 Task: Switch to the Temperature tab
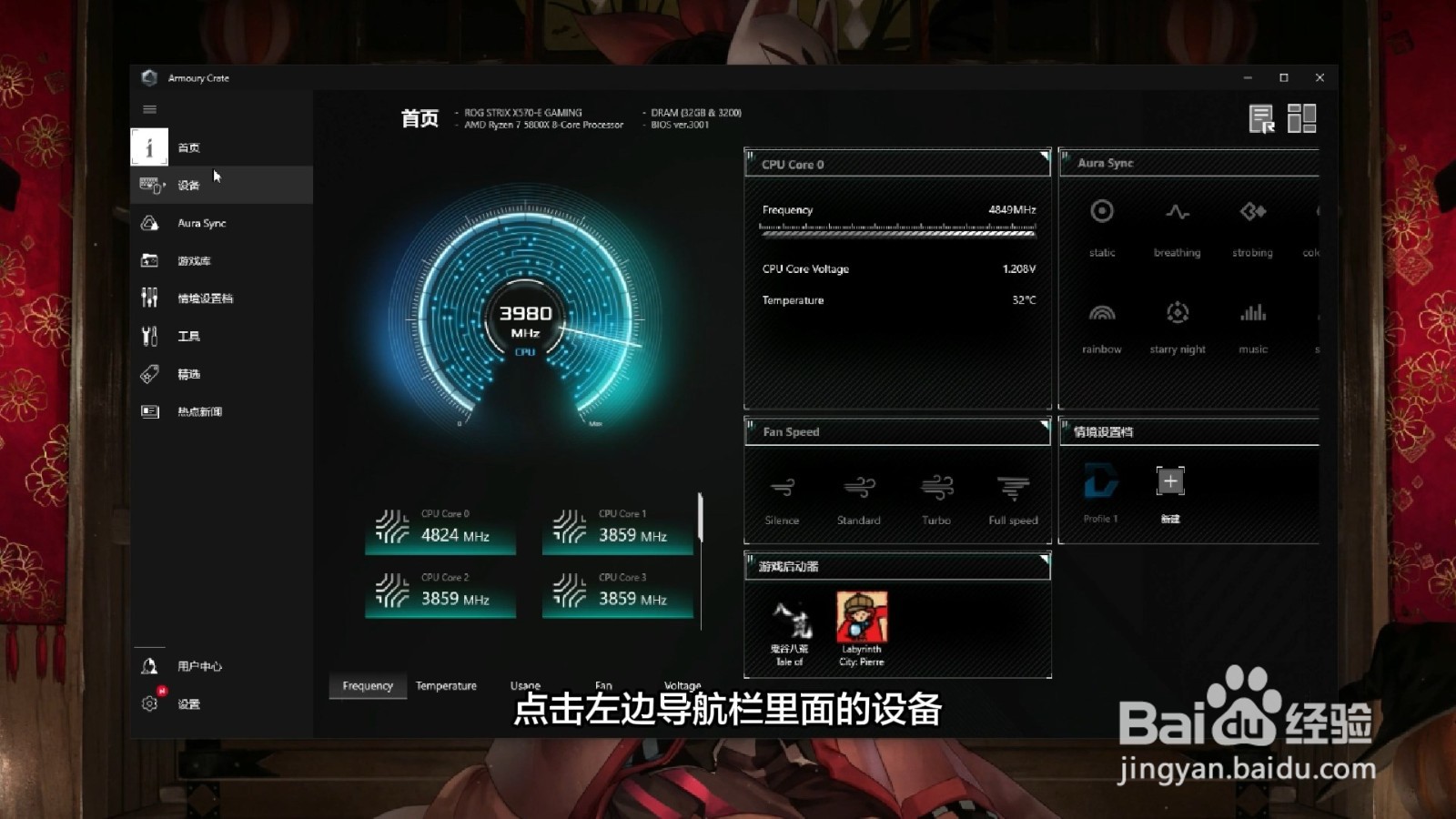coord(446,685)
